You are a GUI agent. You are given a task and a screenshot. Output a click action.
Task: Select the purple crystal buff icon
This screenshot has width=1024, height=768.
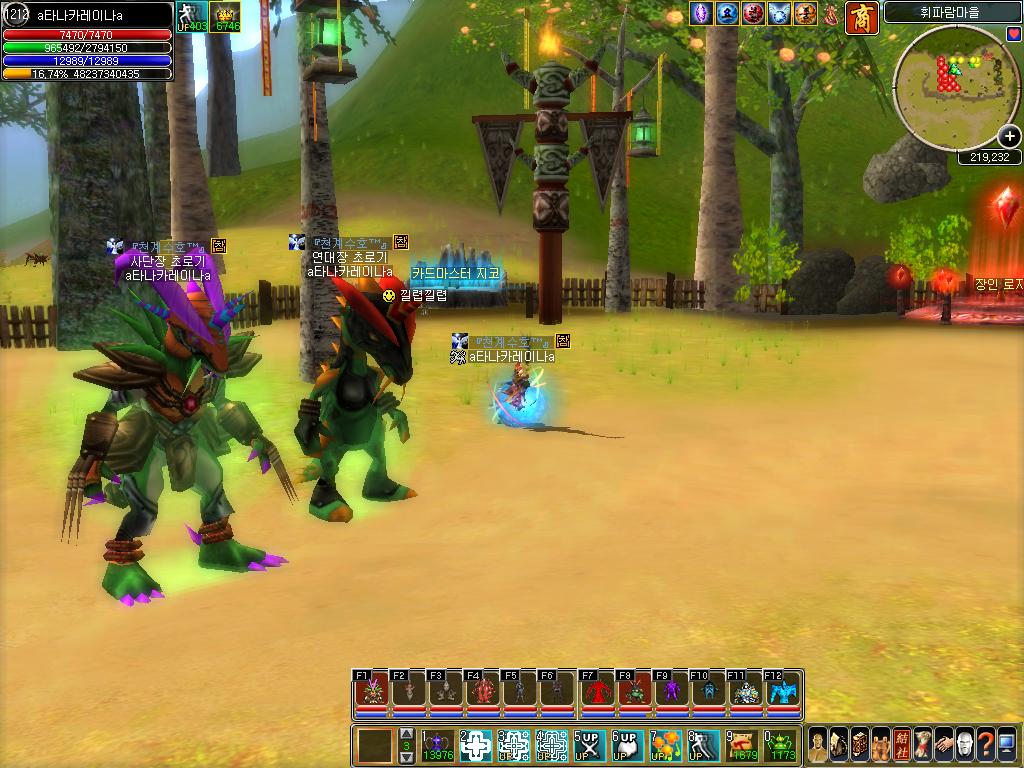tap(701, 14)
